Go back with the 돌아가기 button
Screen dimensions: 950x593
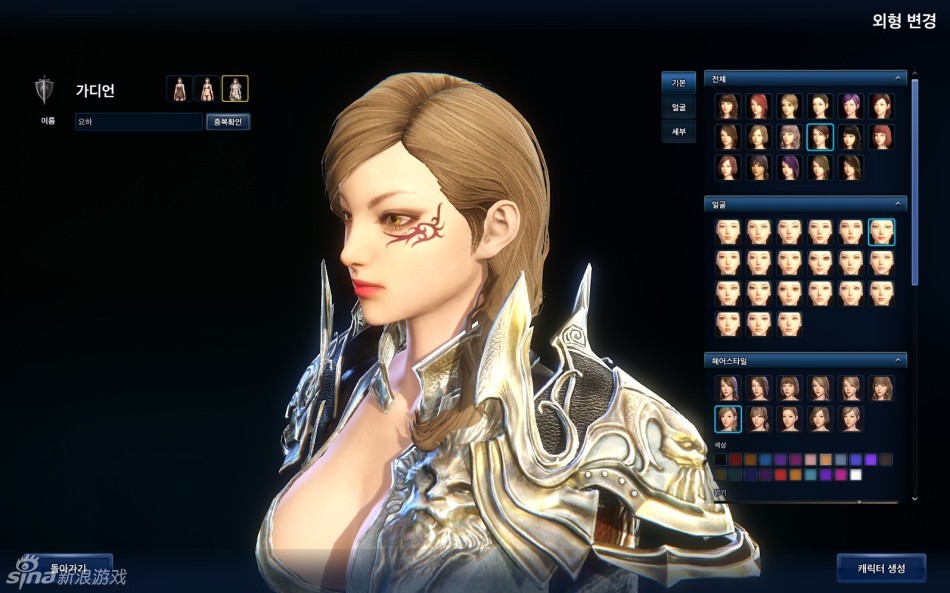[x=70, y=567]
